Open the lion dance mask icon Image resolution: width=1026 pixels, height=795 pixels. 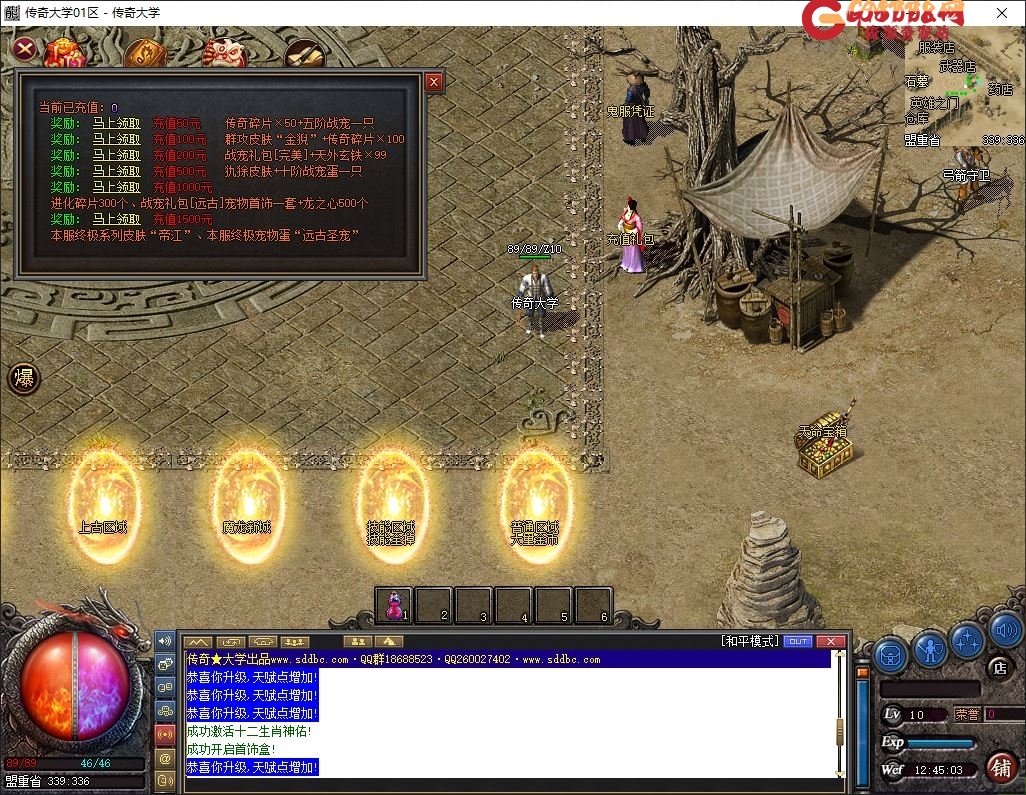[x=223, y=53]
